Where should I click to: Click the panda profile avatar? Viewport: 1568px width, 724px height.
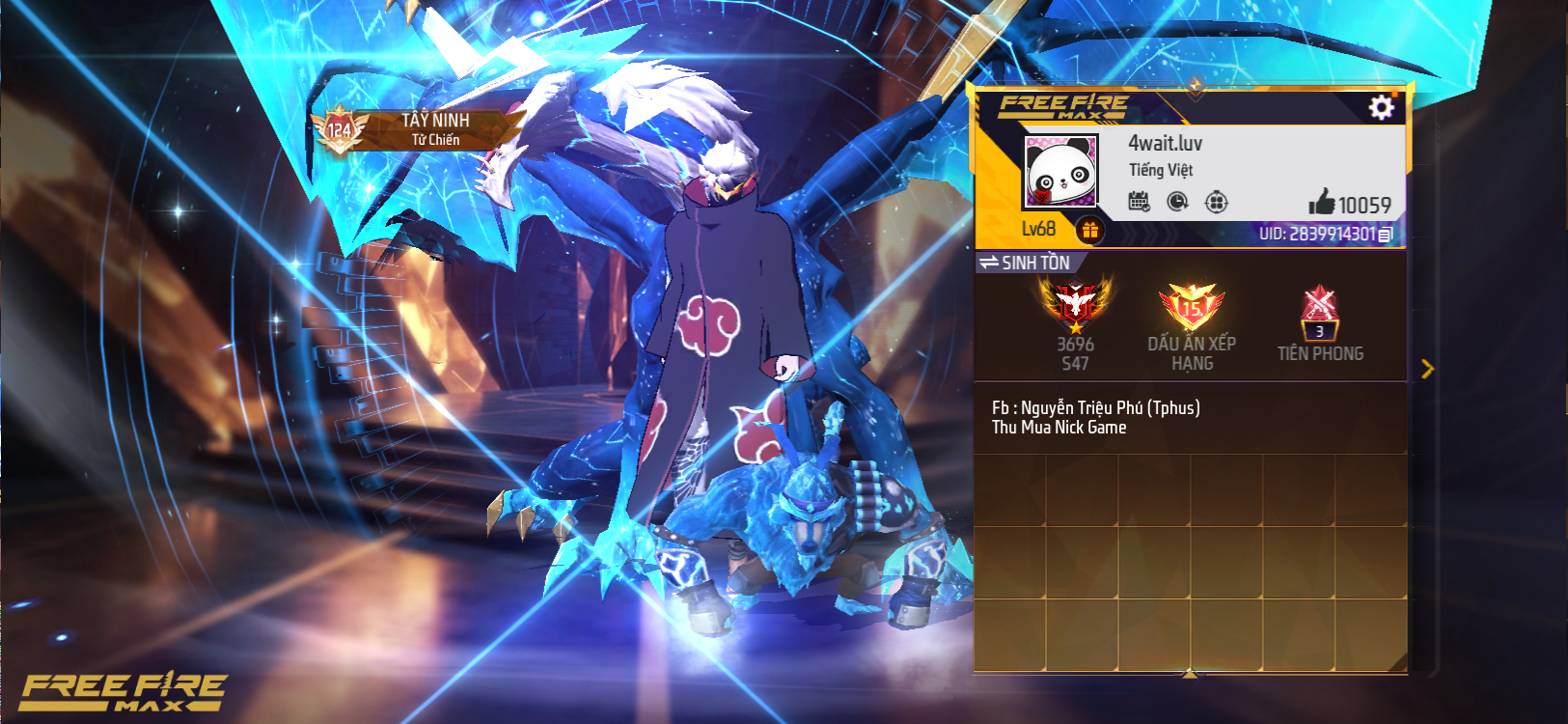coord(1060,171)
